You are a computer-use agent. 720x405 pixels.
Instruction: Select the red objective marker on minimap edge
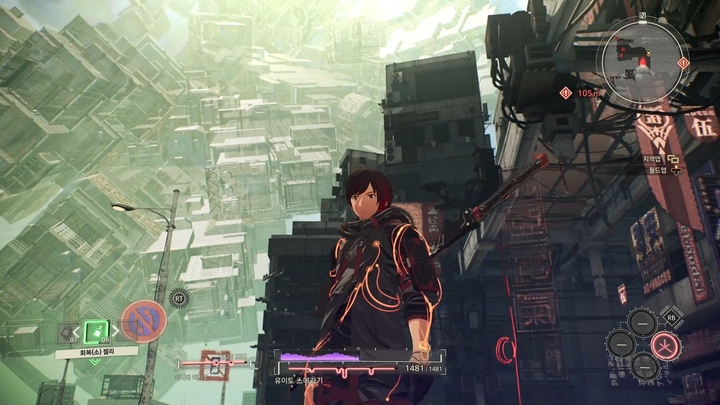pos(683,62)
